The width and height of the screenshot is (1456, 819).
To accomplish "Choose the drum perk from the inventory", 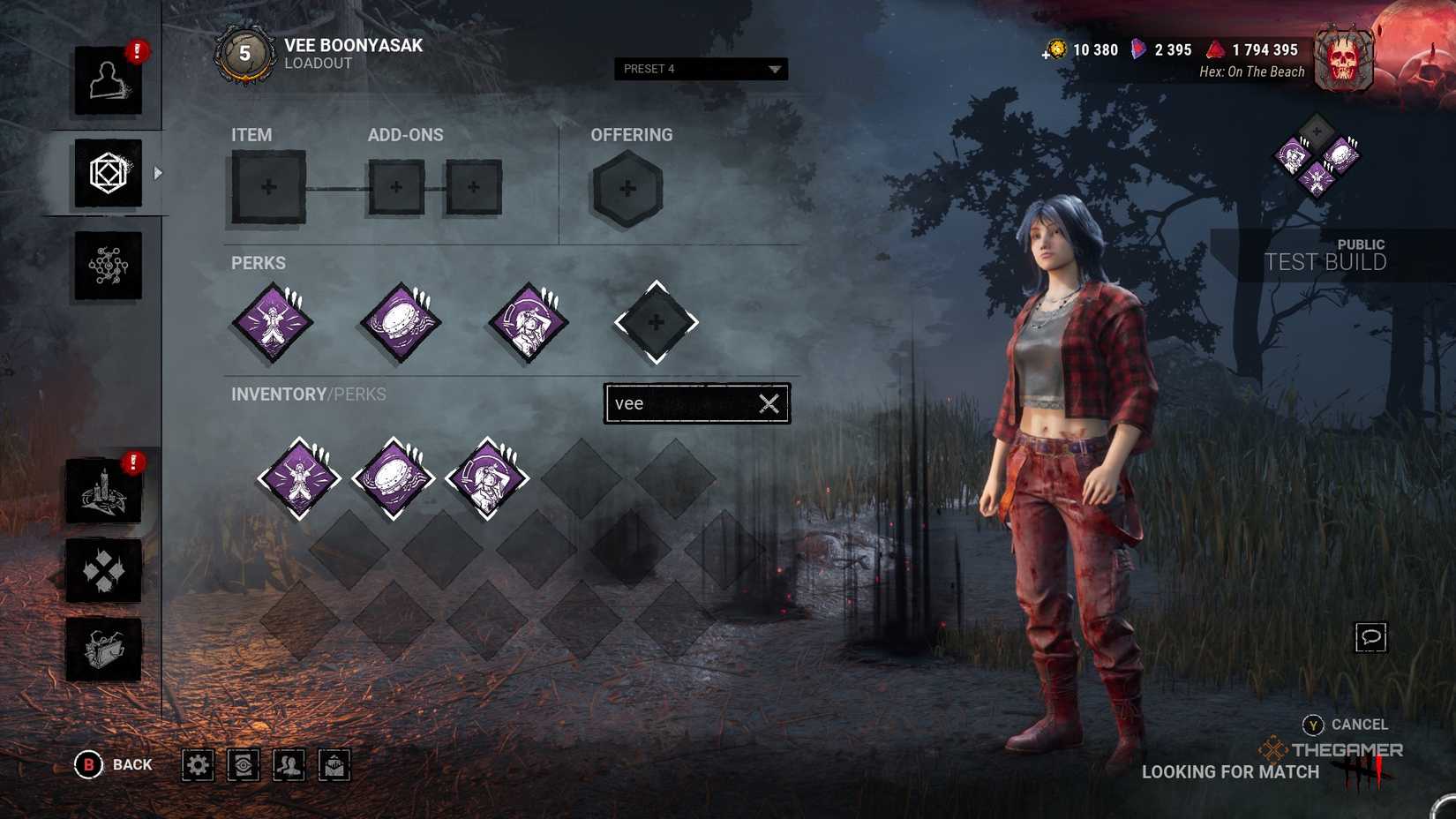I will (x=394, y=478).
